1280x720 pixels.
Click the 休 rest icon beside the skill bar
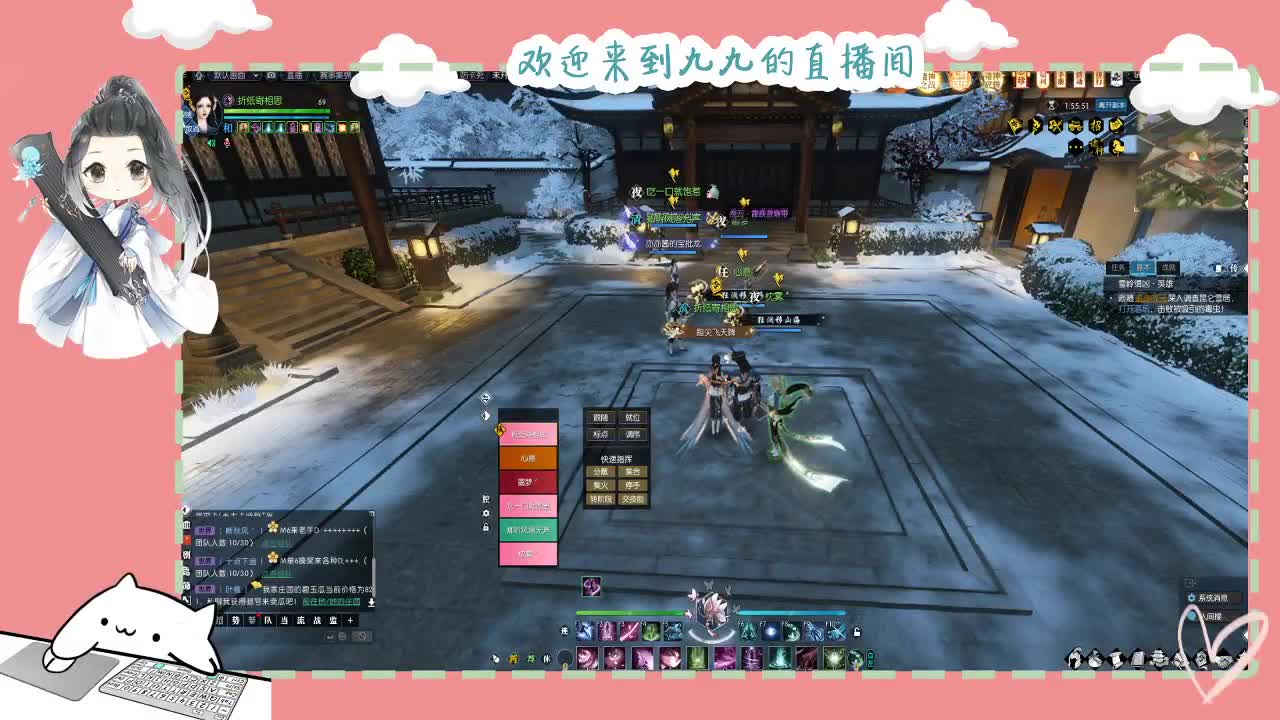coord(548,658)
